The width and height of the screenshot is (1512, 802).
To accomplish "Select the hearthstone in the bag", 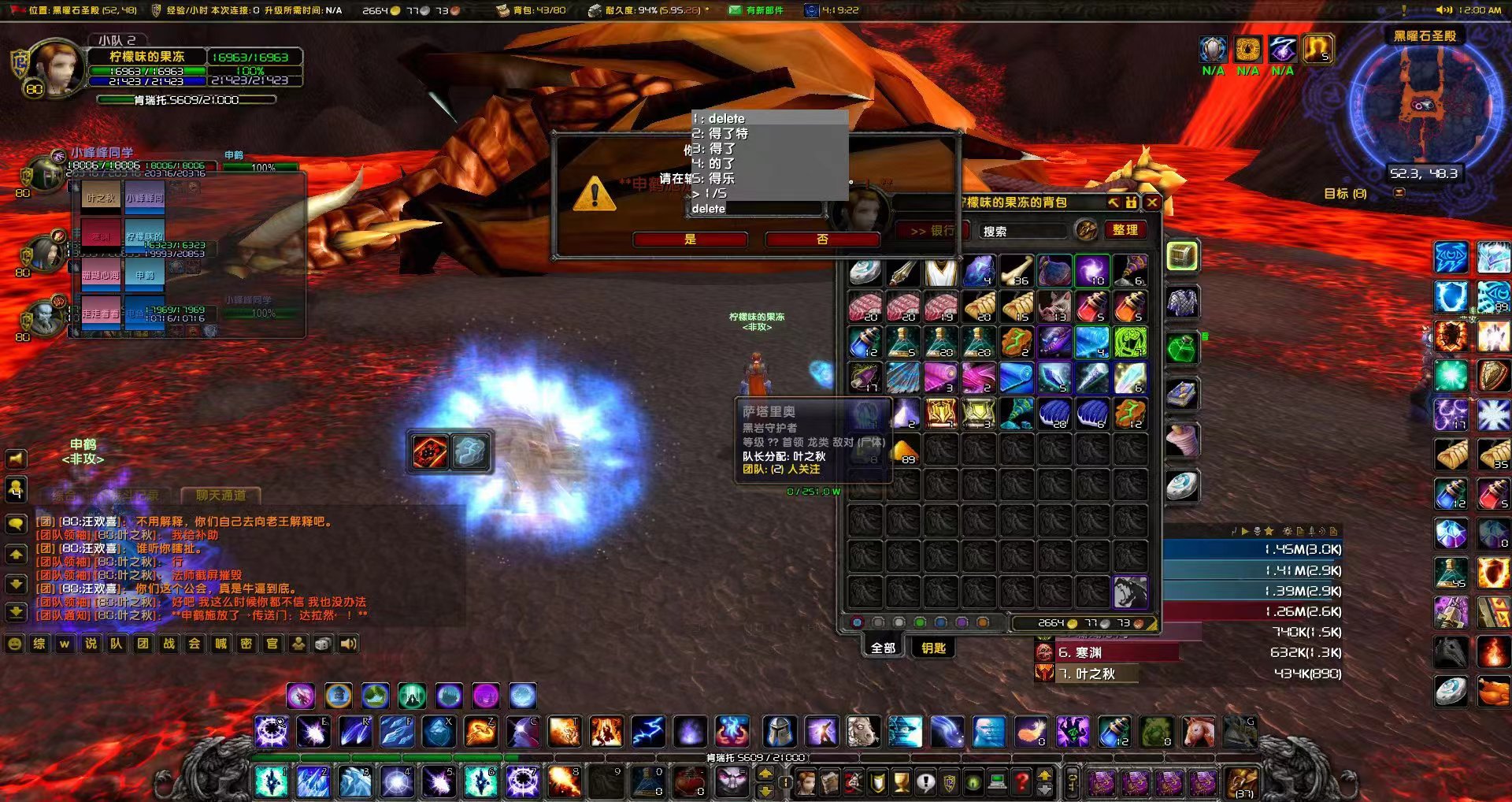I will 865,270.
